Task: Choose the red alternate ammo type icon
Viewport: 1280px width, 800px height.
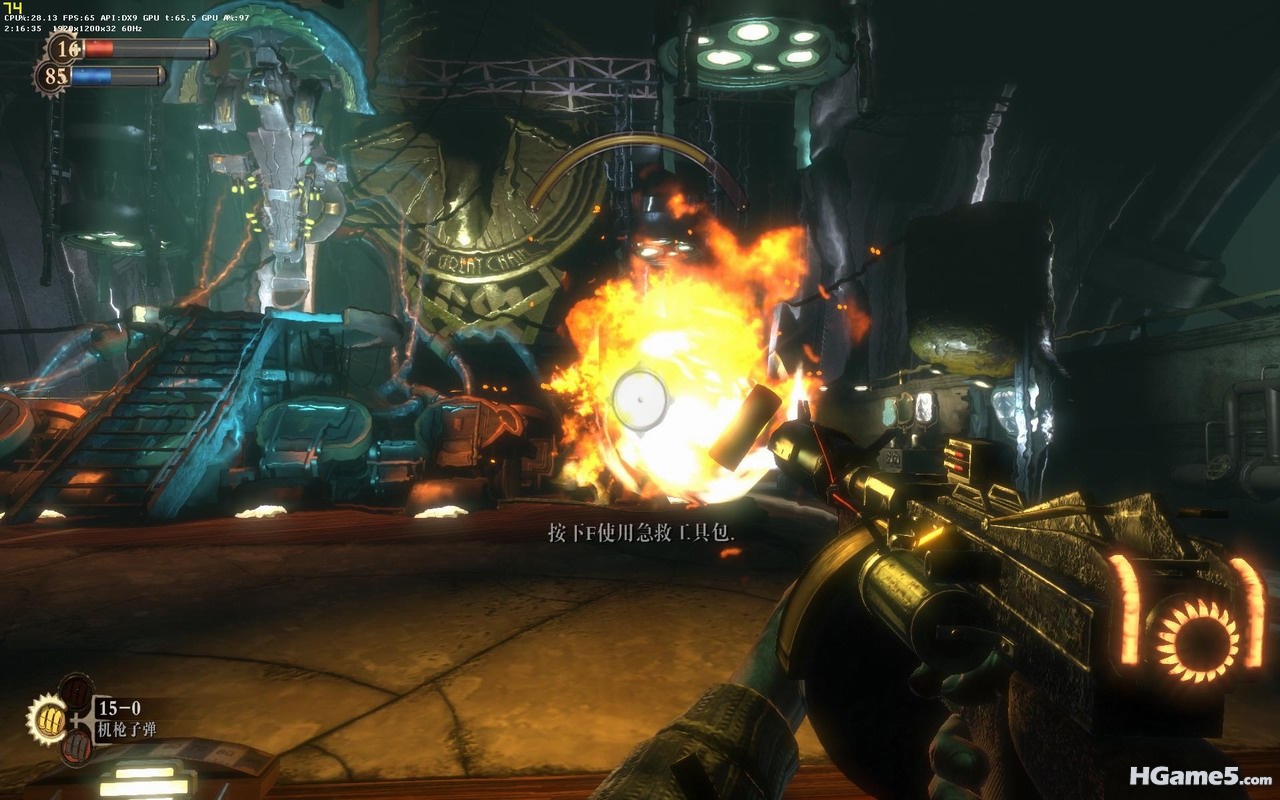Action: [x=76, y=746]
